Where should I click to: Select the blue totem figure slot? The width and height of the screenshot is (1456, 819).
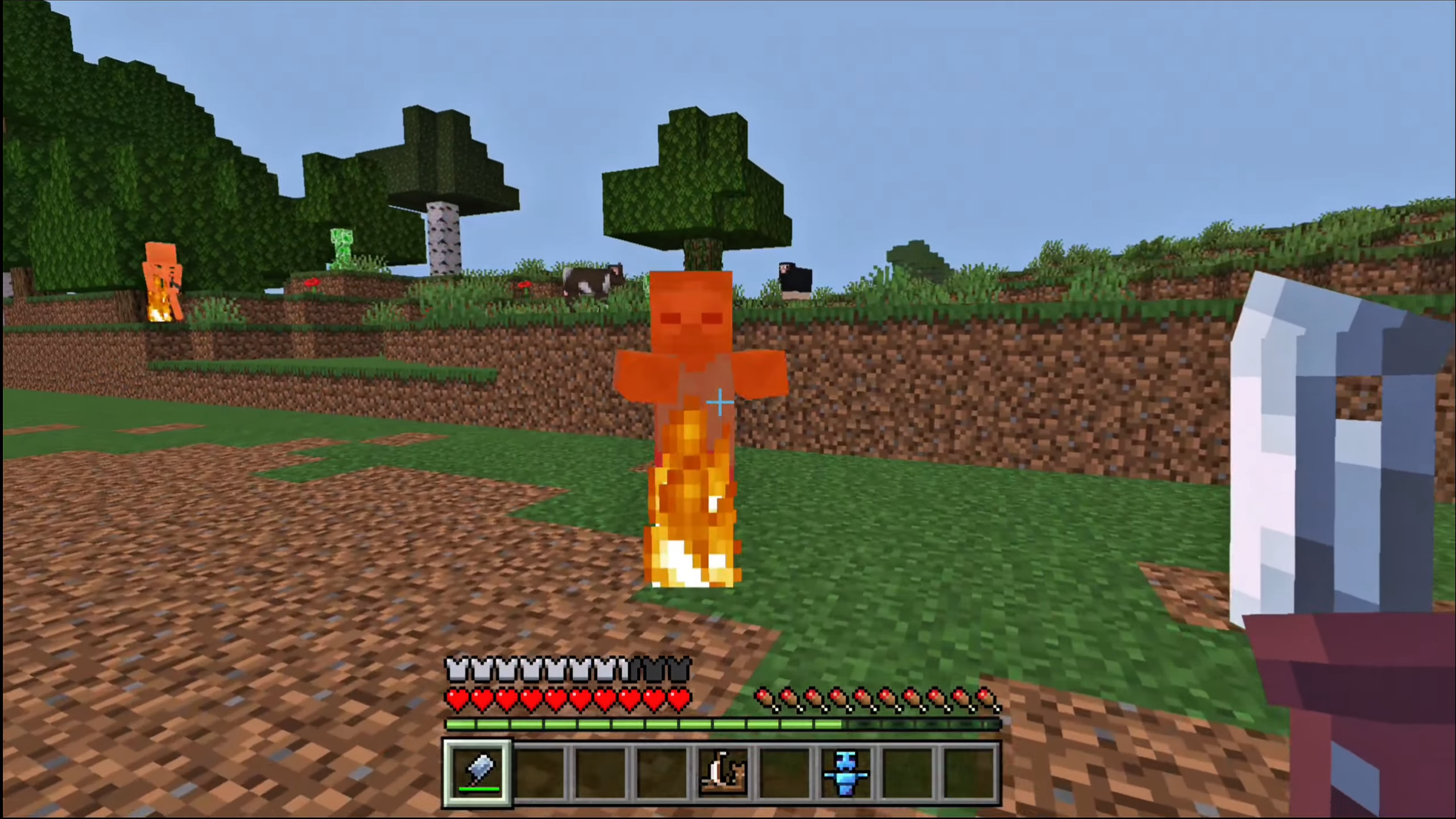(x=845, y=773)
